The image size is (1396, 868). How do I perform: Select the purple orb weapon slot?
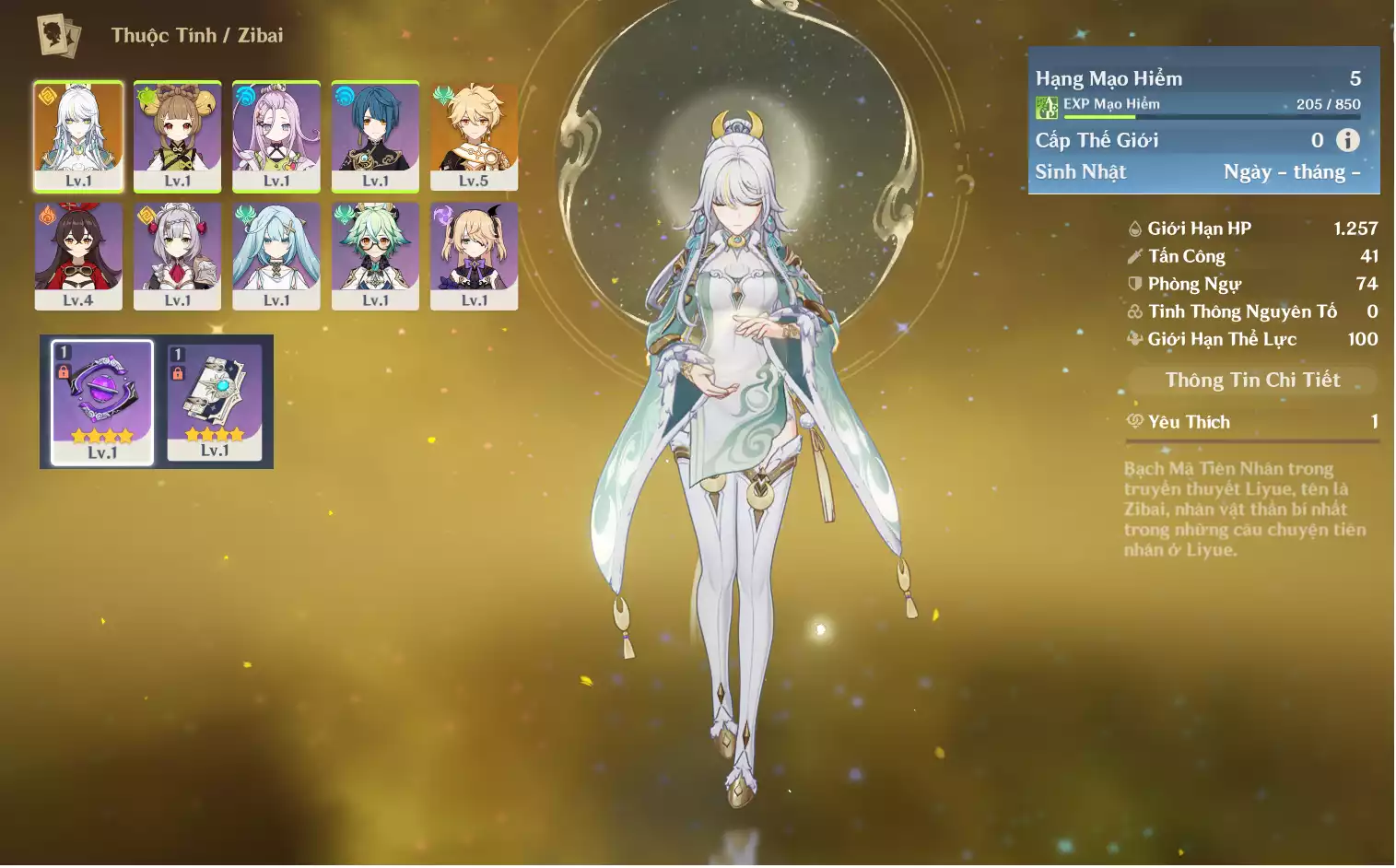click(101, 402)
